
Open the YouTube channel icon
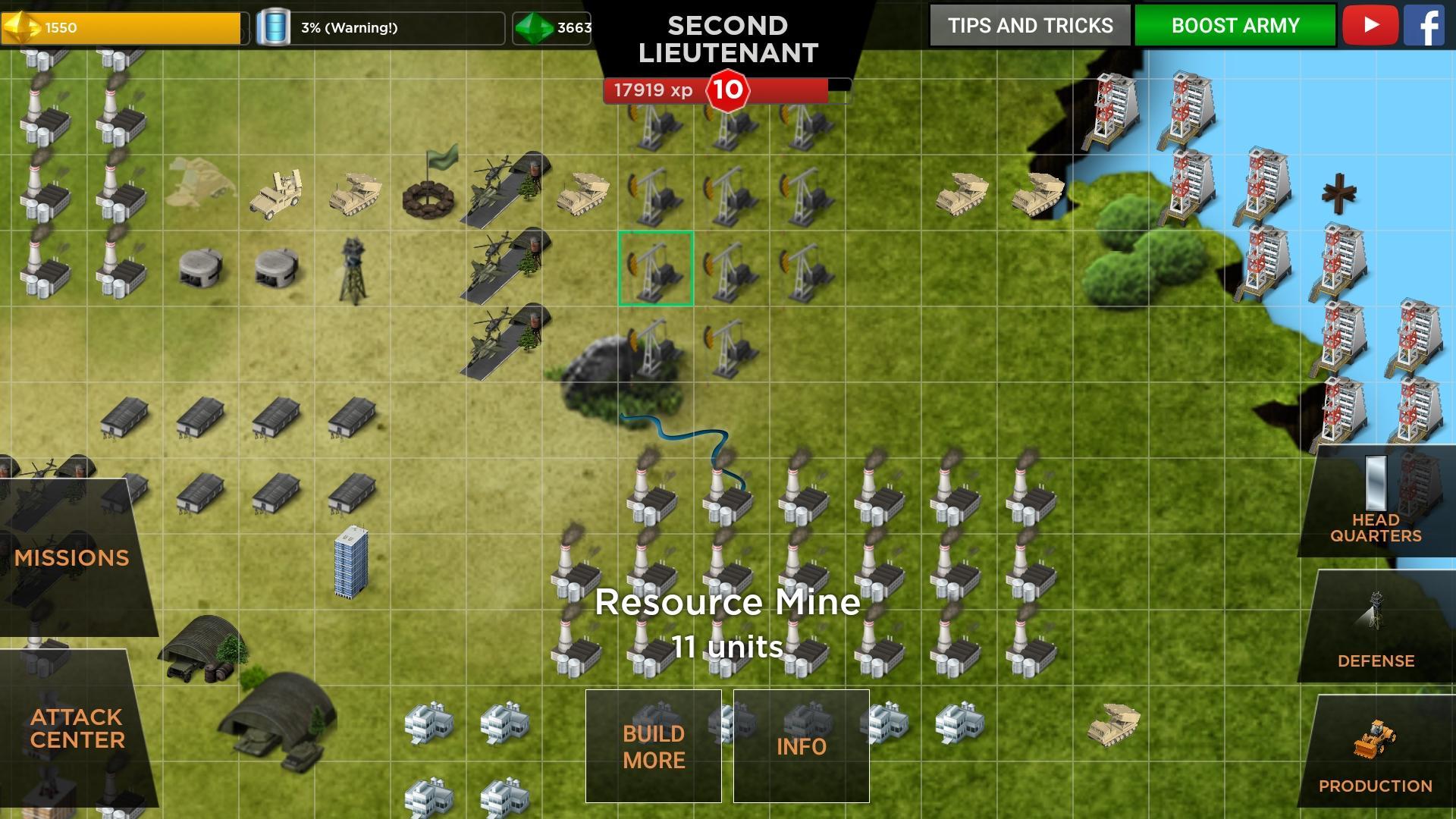[x=1370, y=25]
